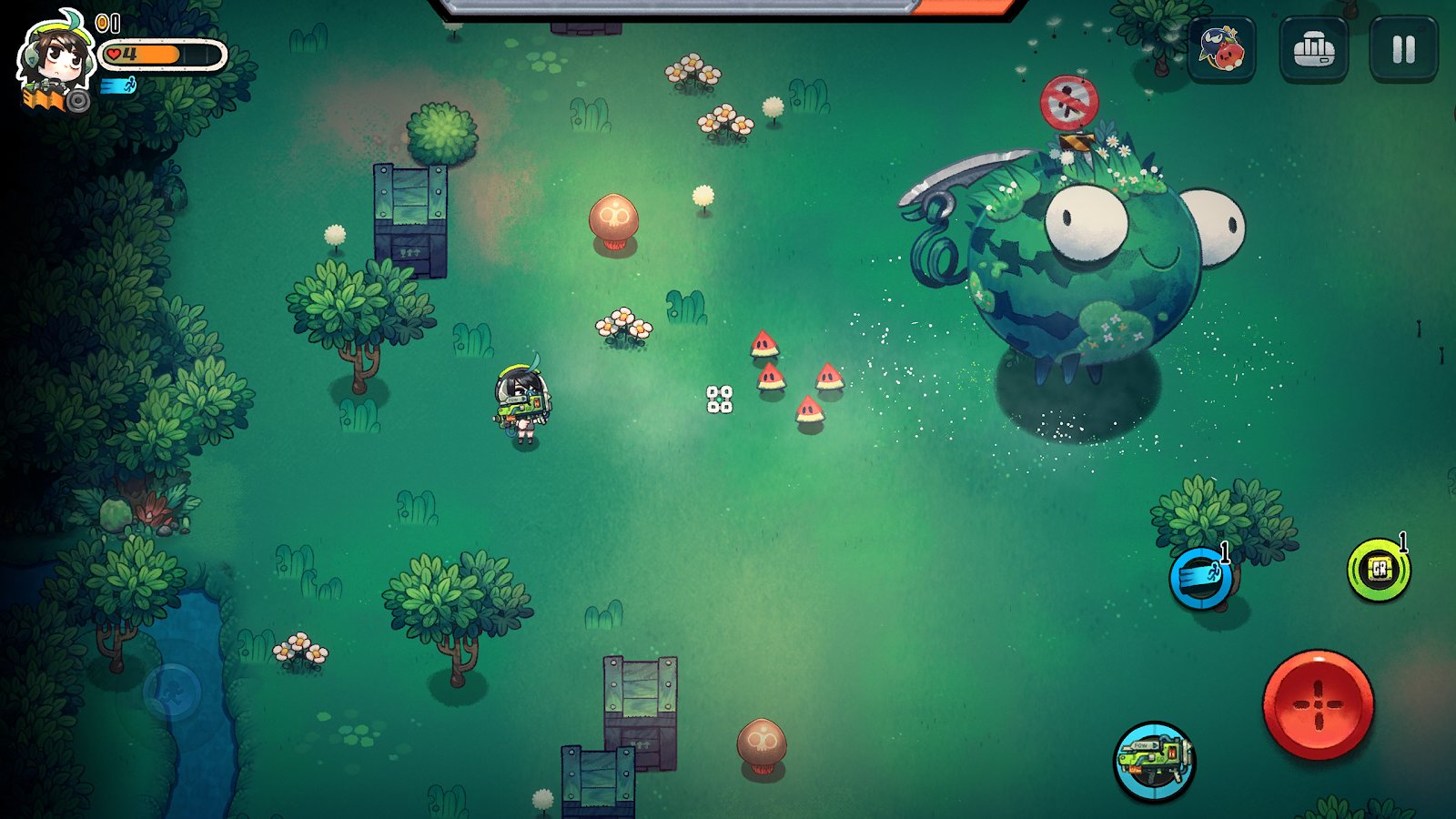Image resolution: width=1456 pixels, height=819 pixels.
Task: Tap the number 1 badge on the GR skill
Action: tap(1404, 541)
